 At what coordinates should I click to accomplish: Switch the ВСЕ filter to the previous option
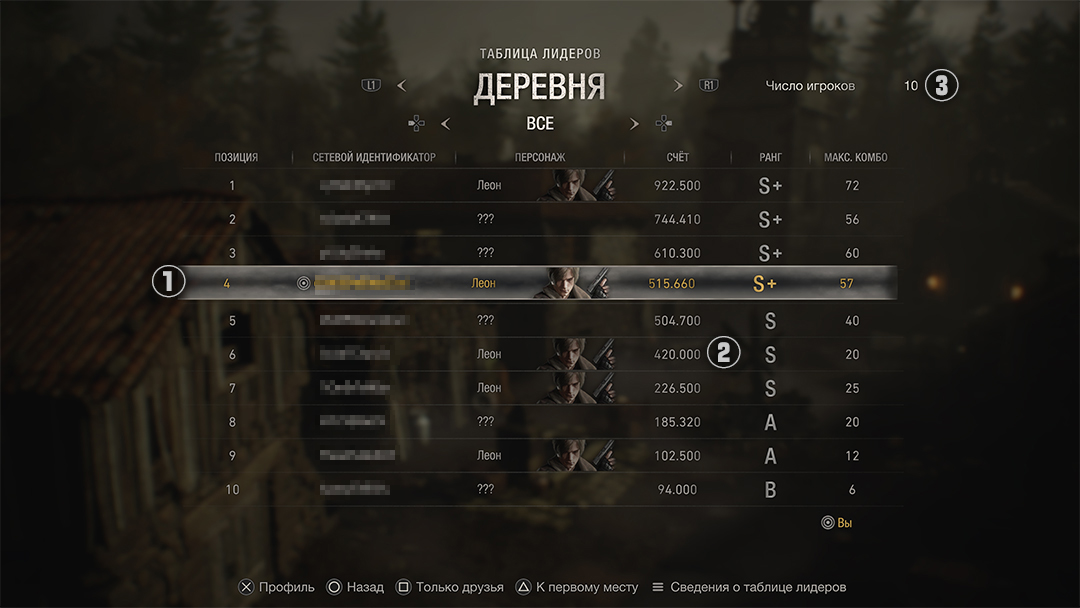445,124
